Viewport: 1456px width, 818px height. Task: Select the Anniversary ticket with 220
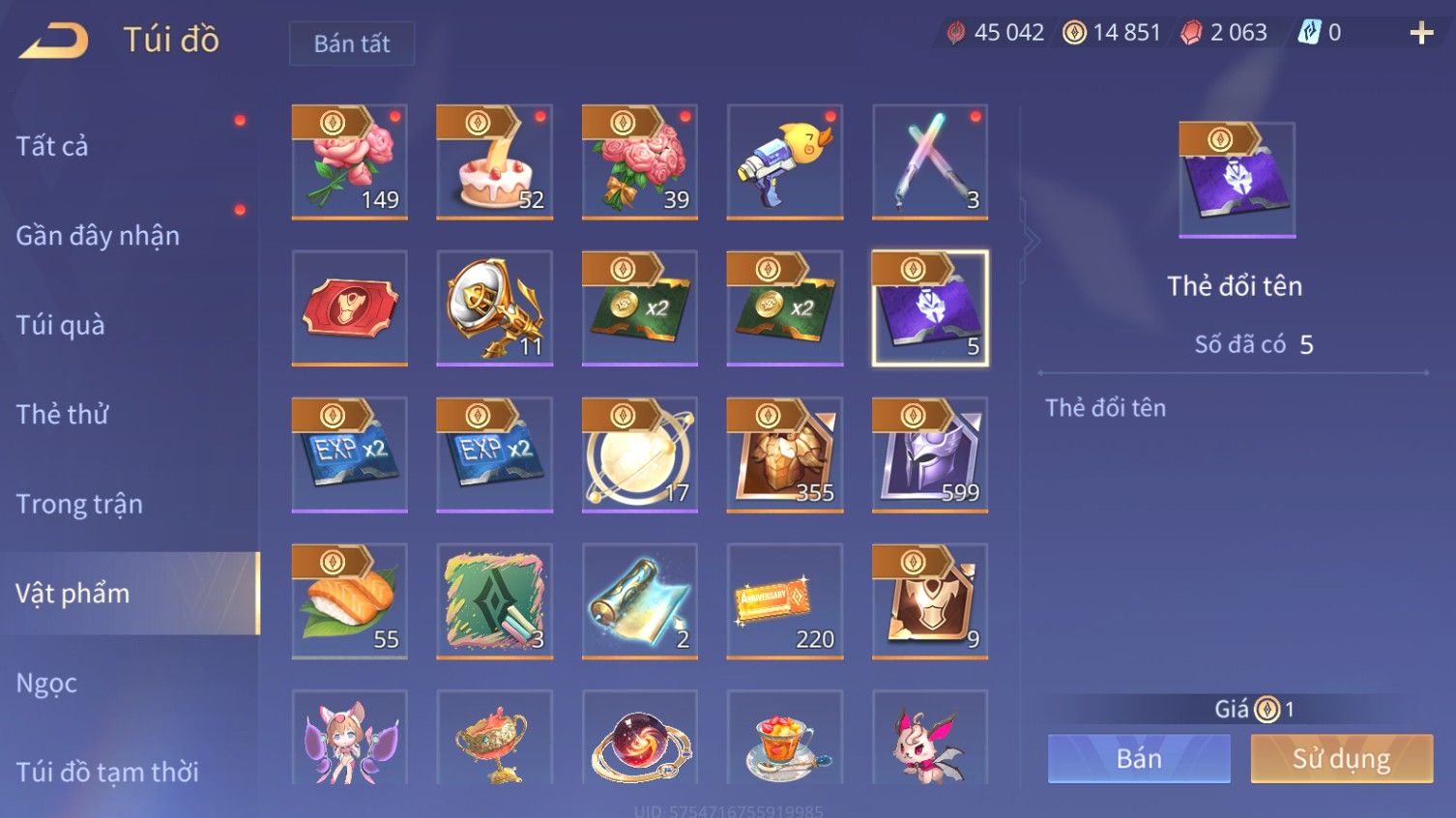[x=785, y=600]
